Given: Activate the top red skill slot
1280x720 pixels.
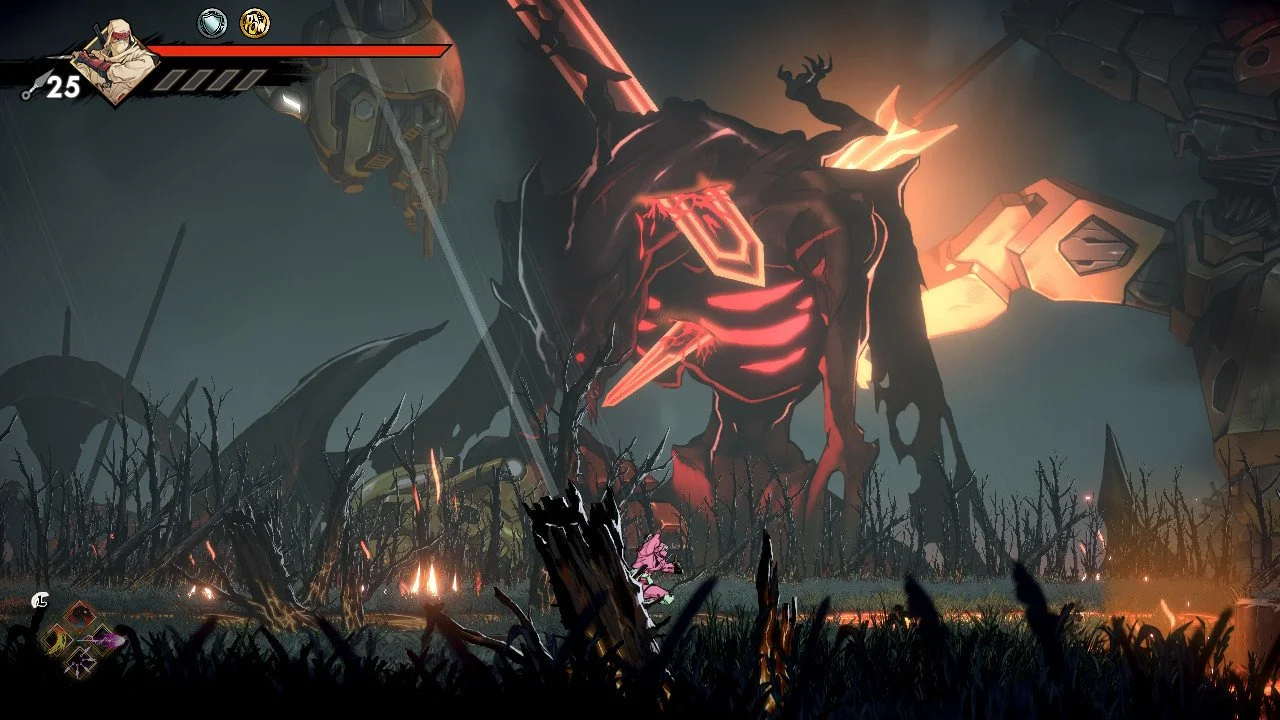Looking at the screenshot, I should tap(82, 617).
